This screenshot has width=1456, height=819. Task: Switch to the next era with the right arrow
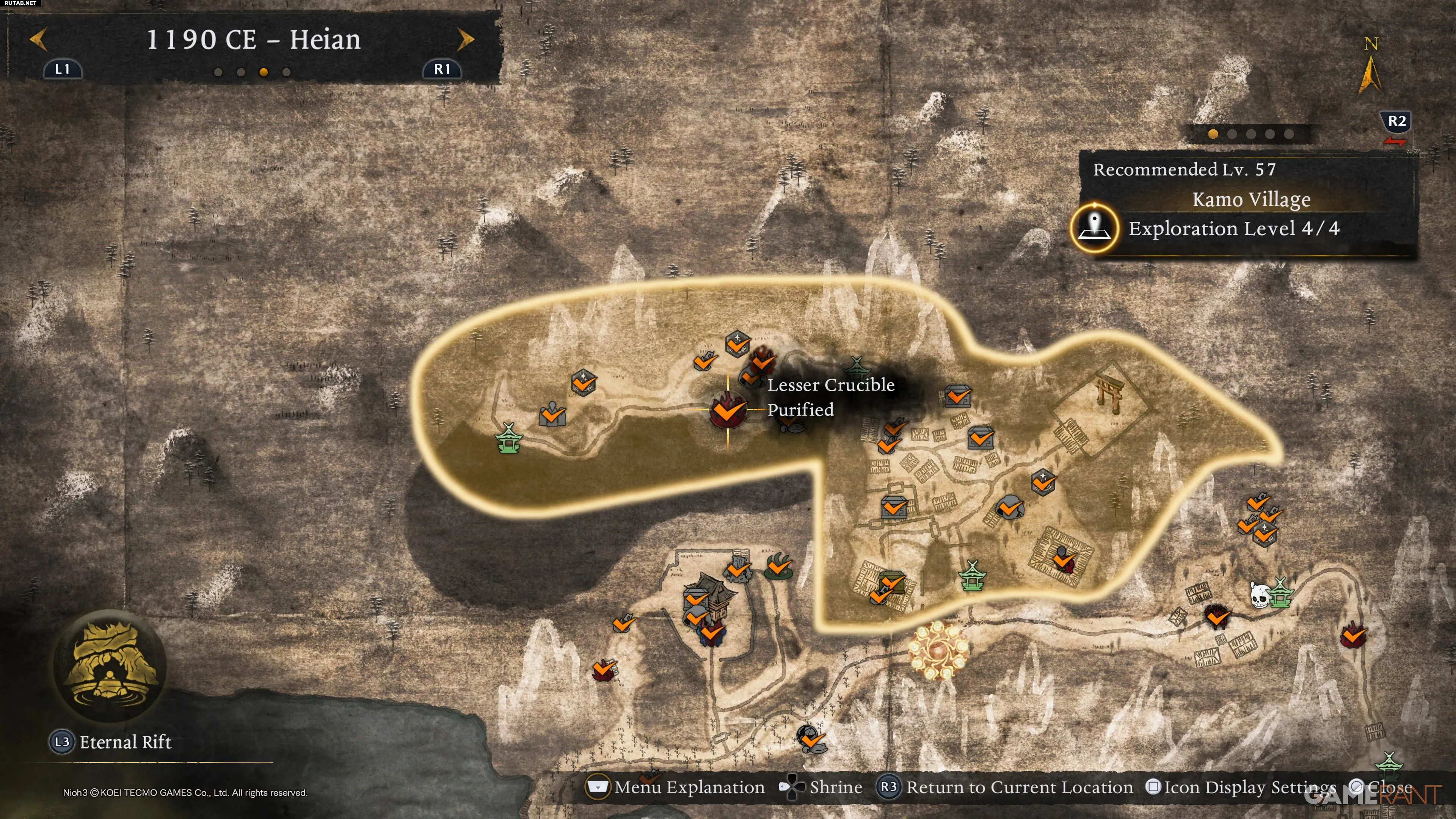coord(465,39)
